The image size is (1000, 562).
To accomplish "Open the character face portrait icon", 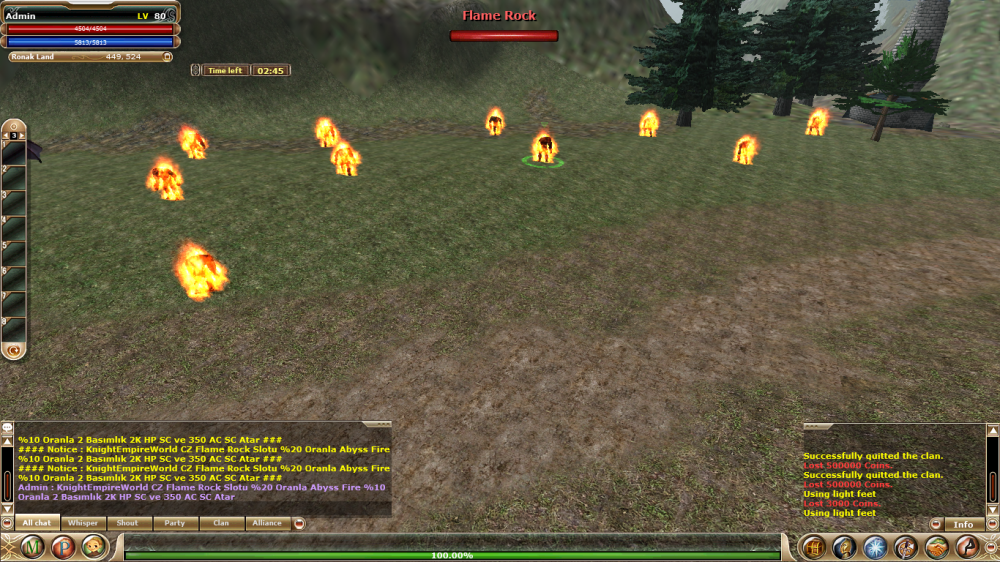I will (94, 547).
